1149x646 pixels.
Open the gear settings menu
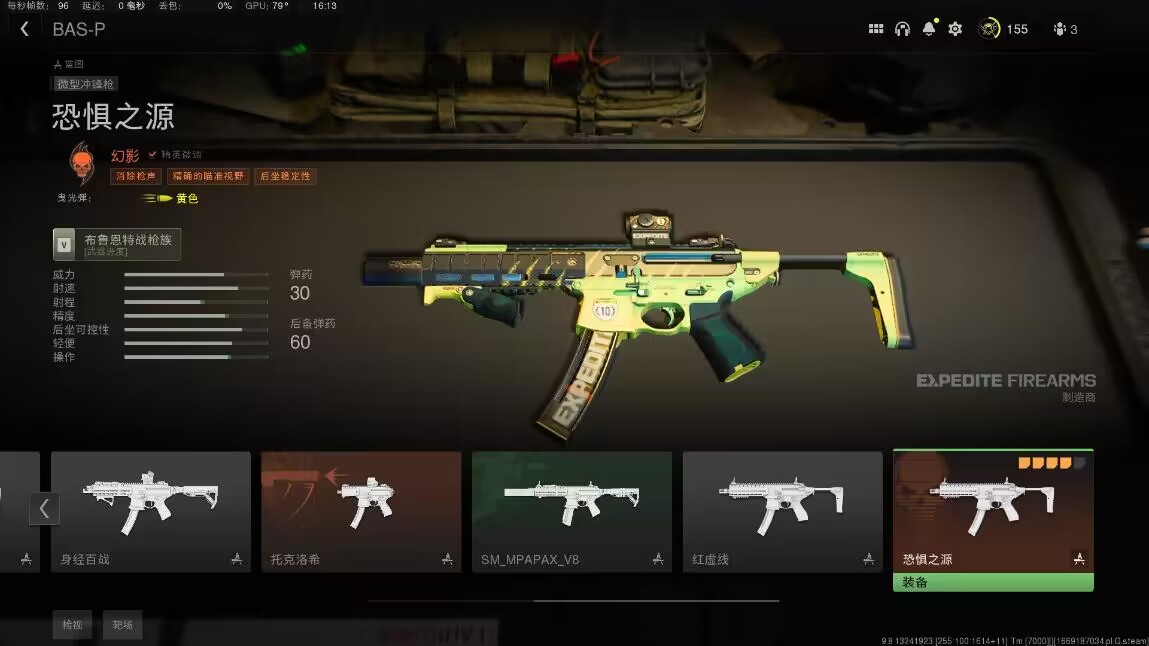pyautogui.click(x=955, y=29)
